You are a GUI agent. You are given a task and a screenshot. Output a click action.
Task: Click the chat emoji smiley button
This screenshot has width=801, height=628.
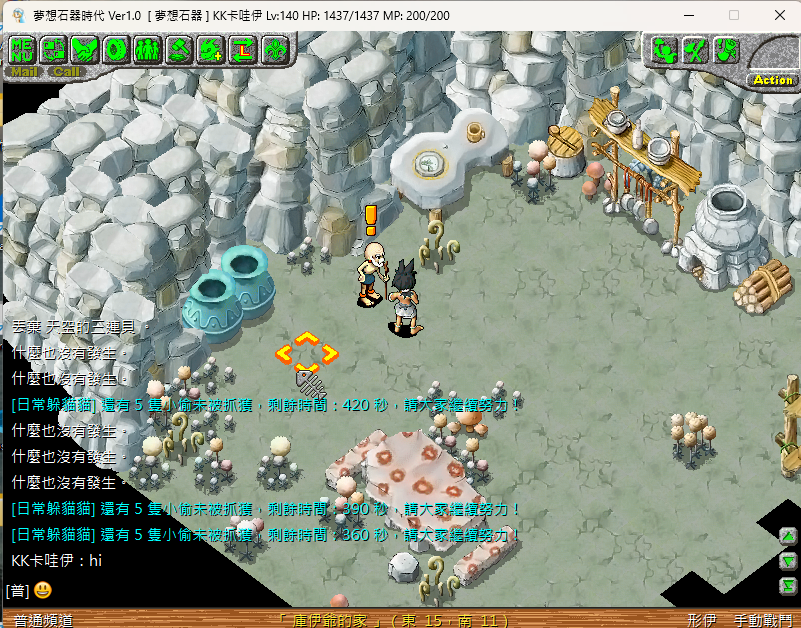(42, 590)
